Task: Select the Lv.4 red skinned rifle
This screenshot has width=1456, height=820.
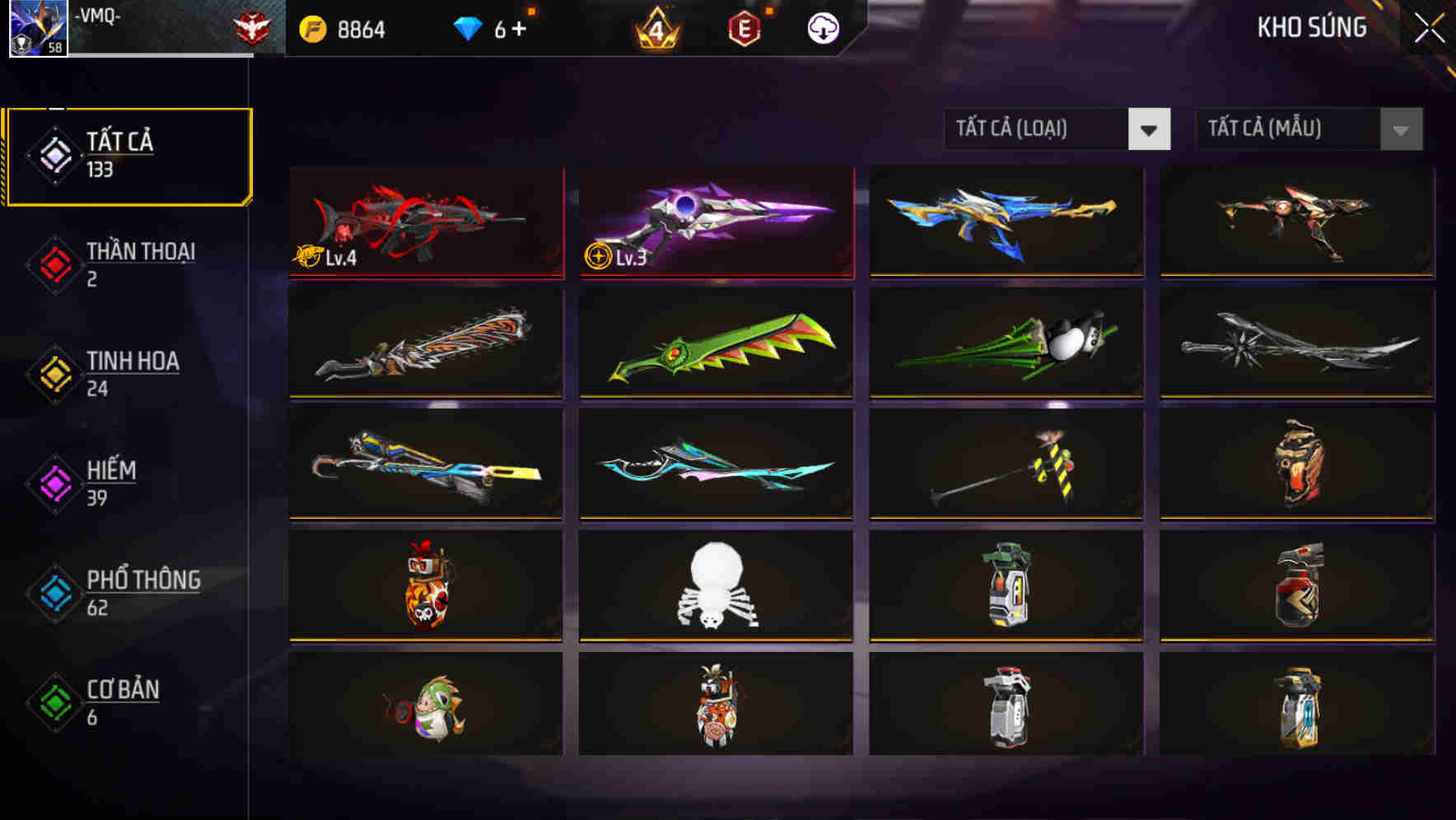Action: click(427, 222)
